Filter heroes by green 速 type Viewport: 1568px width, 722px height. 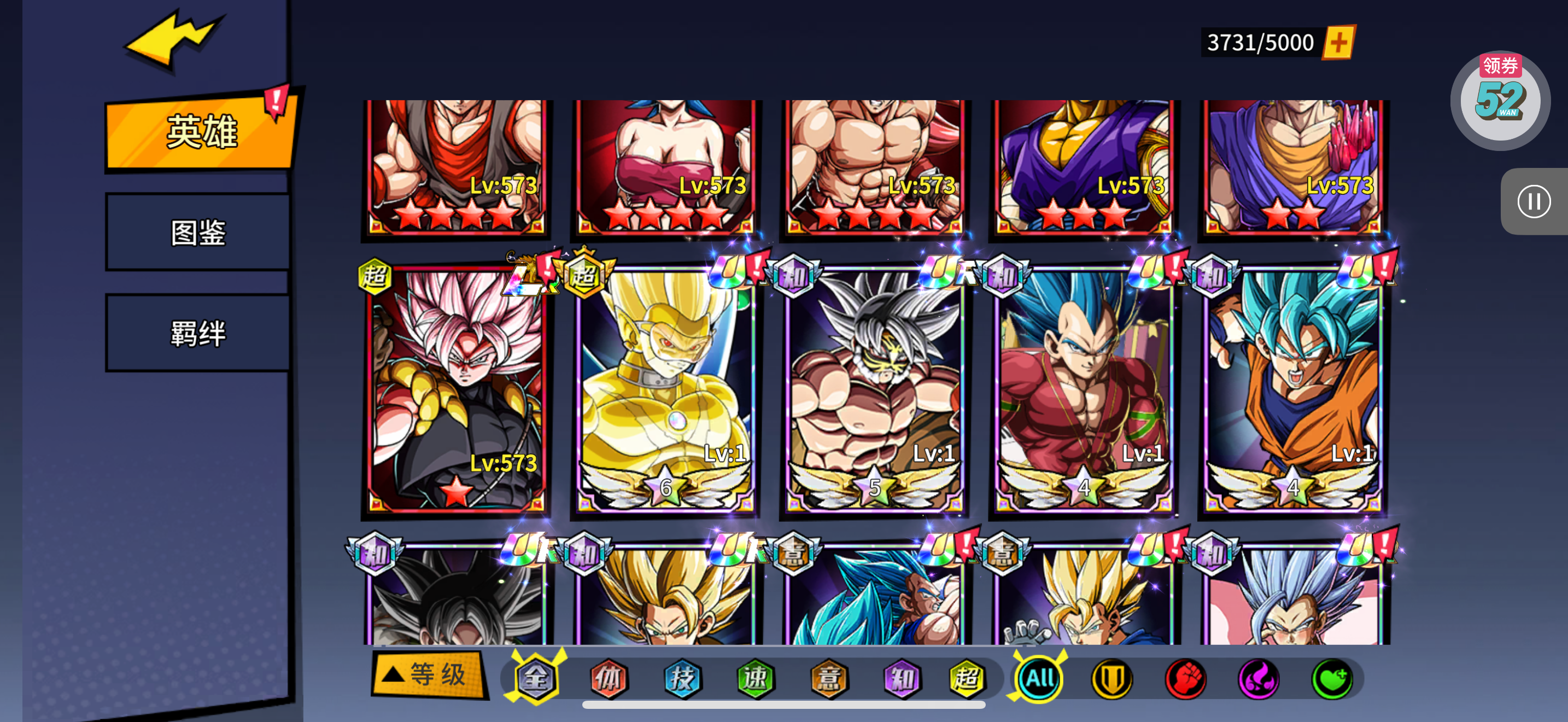click(756, 678)
